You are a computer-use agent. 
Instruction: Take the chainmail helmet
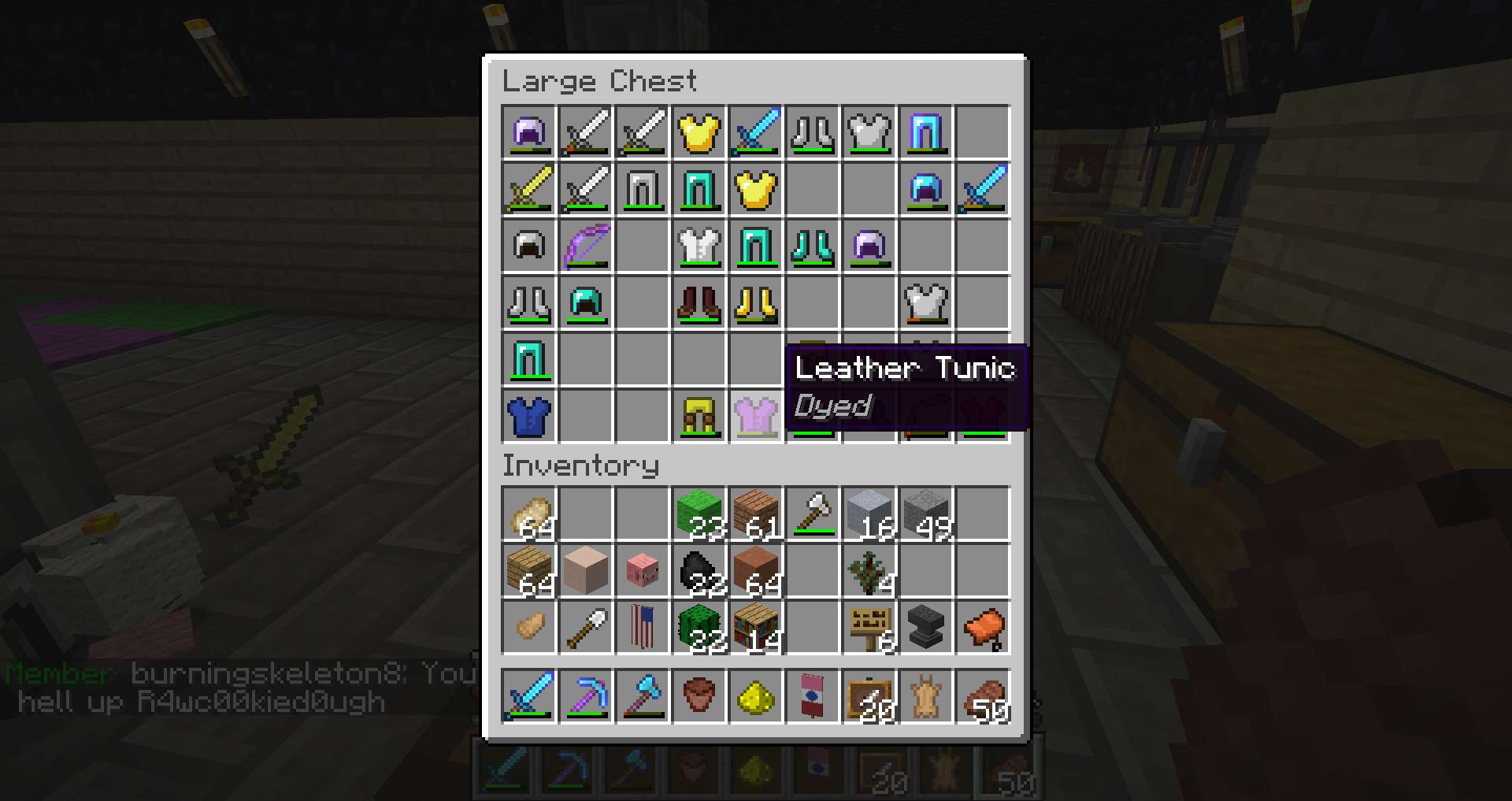(x=529, y=246)
